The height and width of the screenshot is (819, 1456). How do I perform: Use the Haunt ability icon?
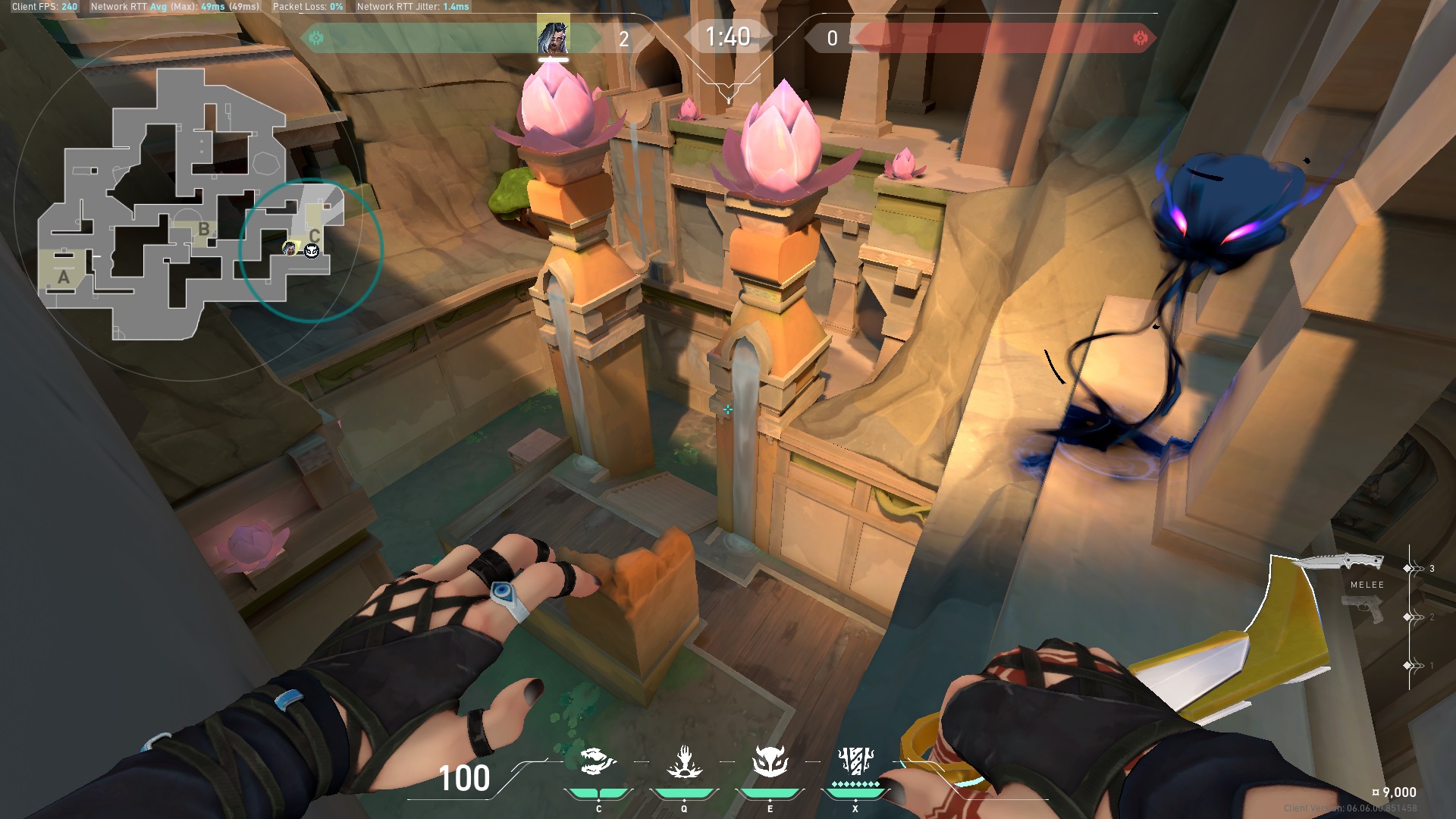point(770,761)
